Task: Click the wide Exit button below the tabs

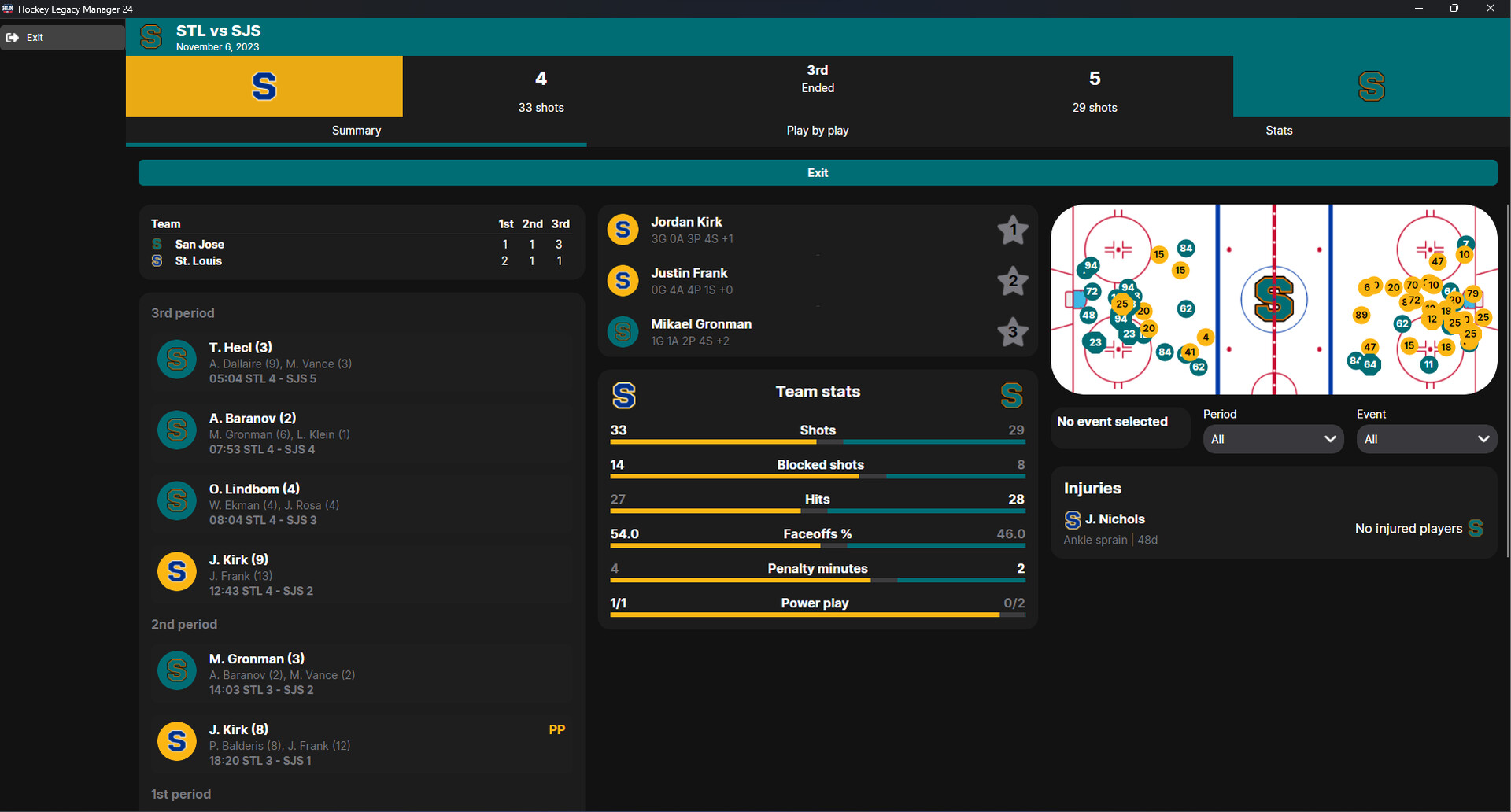Action: pyautogui.click(x=818, y=172)
